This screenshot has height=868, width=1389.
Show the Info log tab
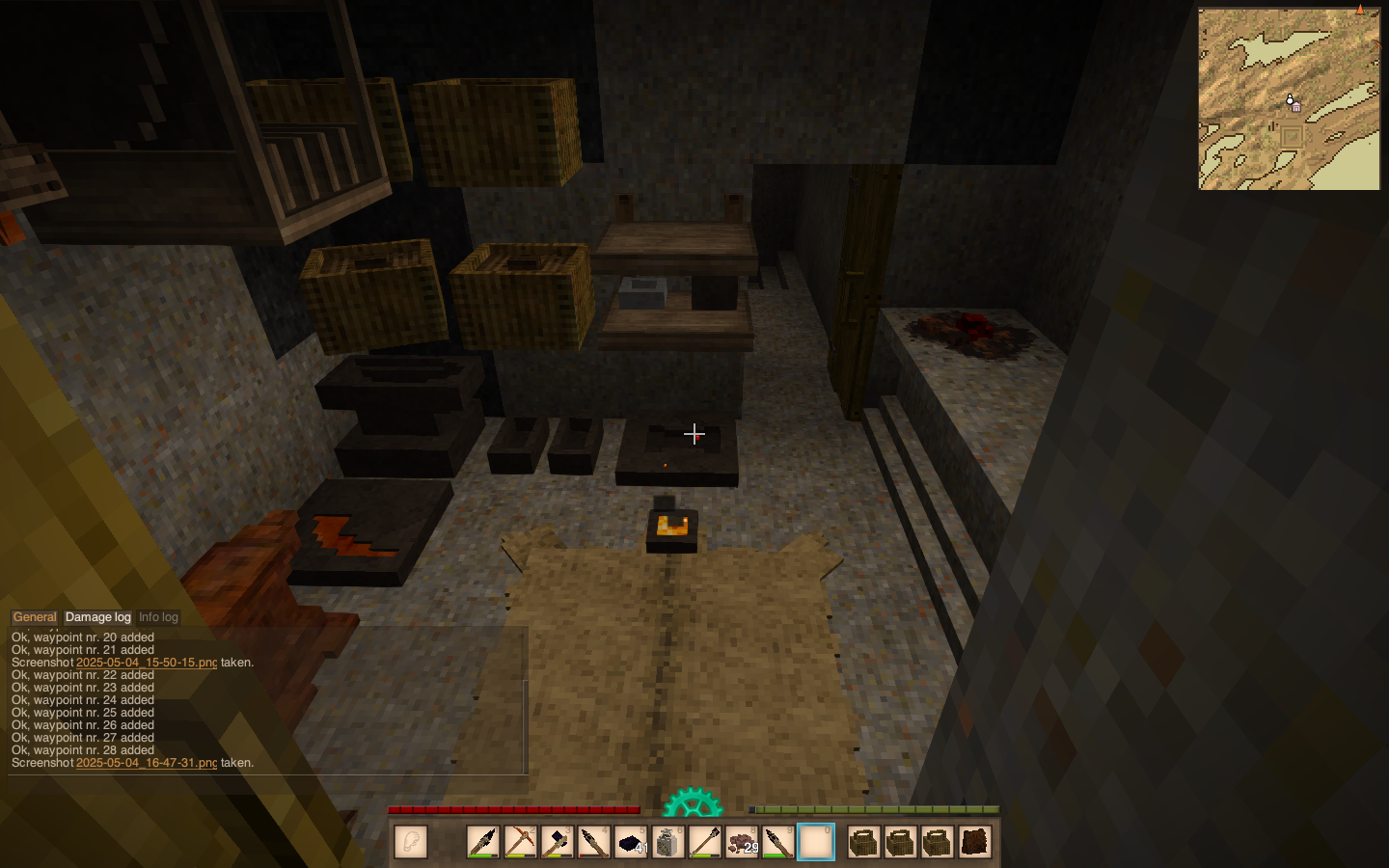[x=158, y=617]
